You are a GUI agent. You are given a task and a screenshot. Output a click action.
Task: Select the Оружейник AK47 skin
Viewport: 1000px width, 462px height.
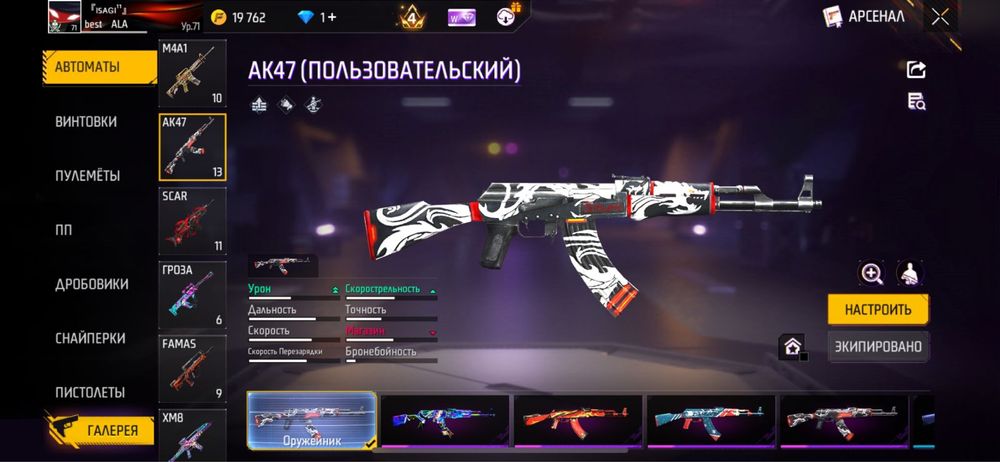point(311,419)
